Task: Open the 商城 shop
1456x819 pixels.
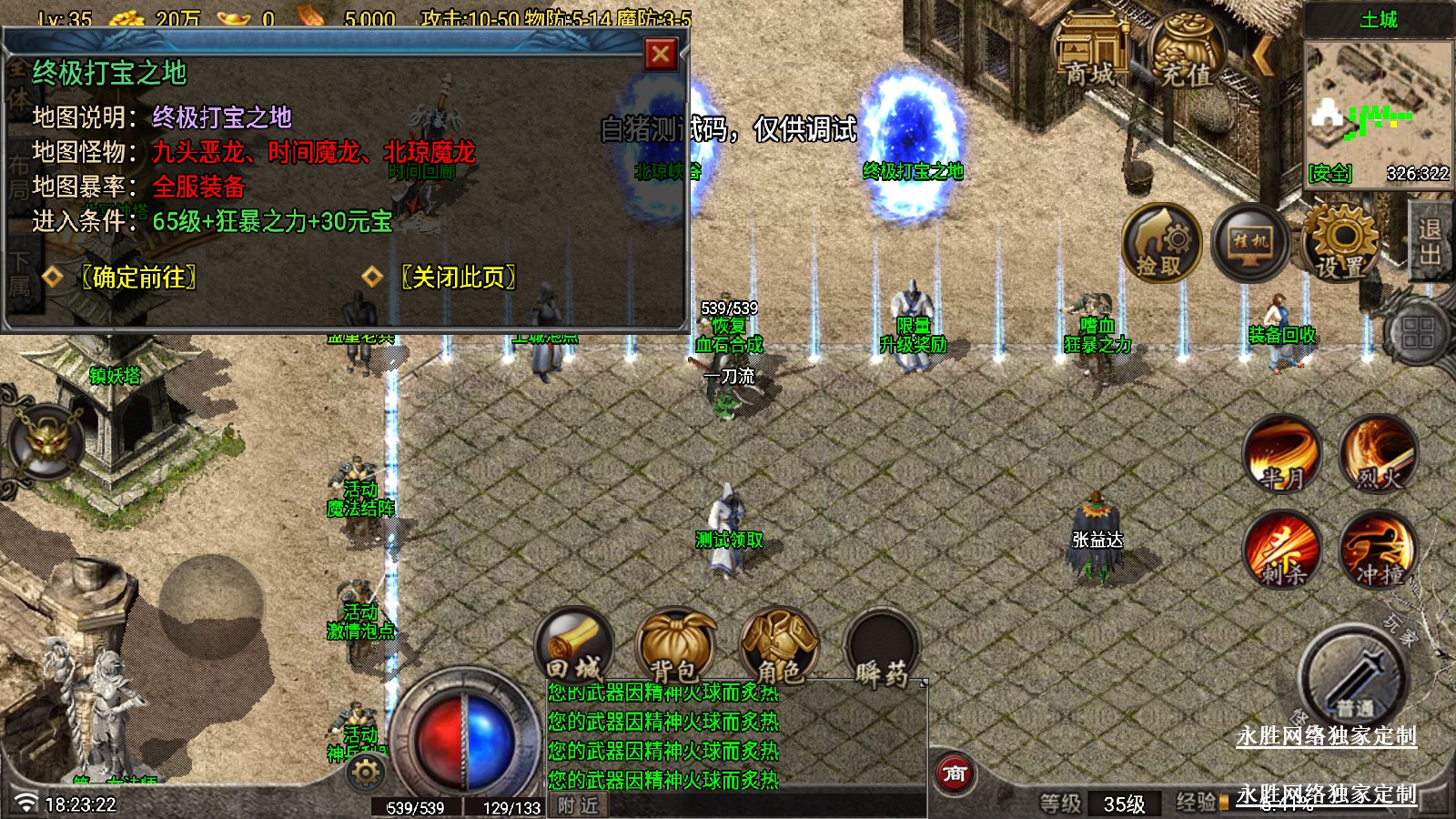Action: click(1089, 53)
